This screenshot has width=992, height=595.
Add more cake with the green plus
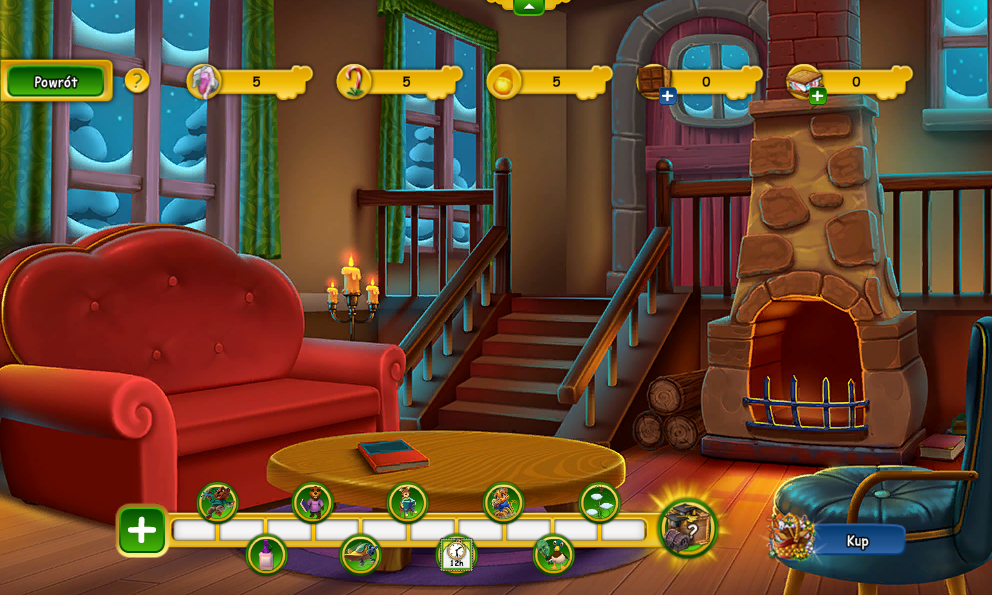click(x=817, y=96)
